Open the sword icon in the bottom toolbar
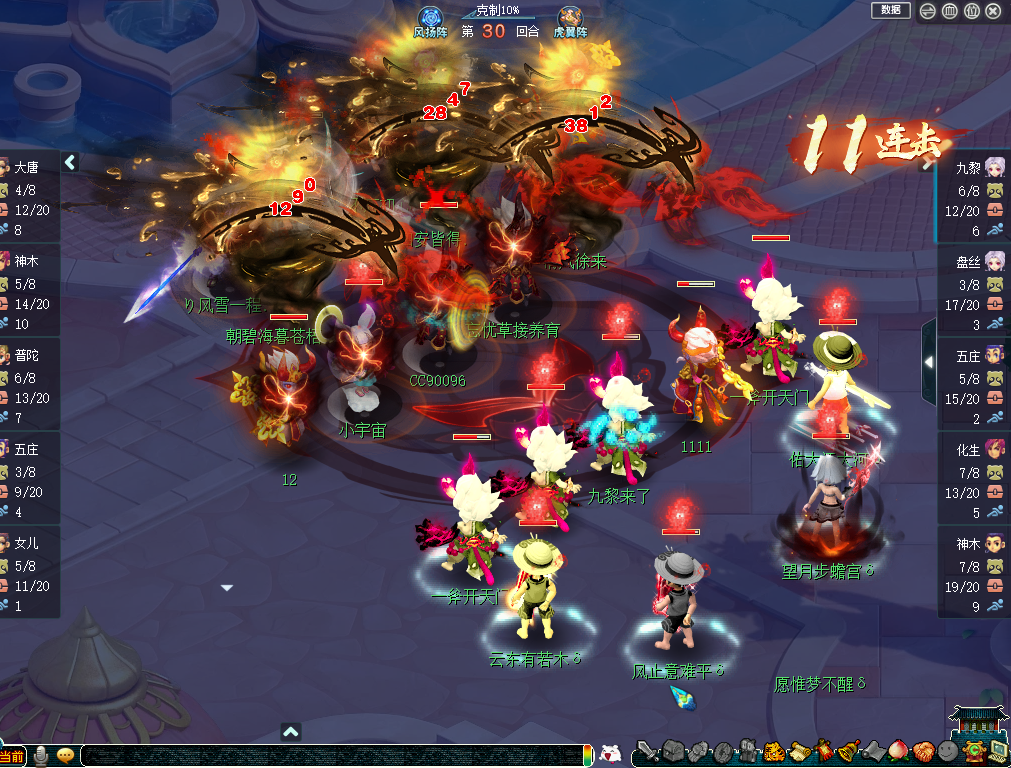The width and height of the screenshot is (1011, 768). tap(648, 752)
